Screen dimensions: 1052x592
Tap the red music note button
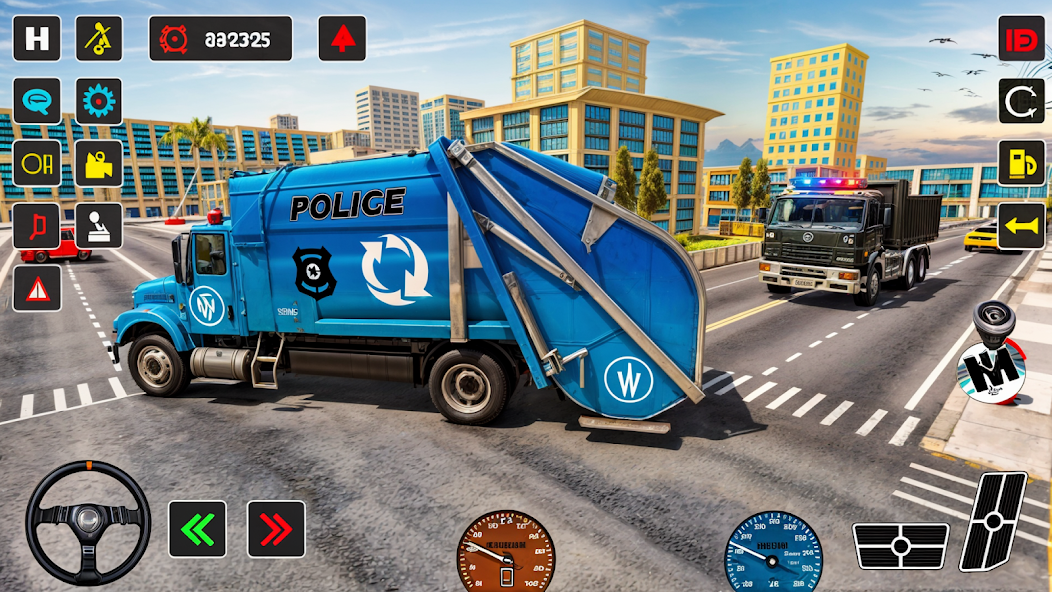37,226
